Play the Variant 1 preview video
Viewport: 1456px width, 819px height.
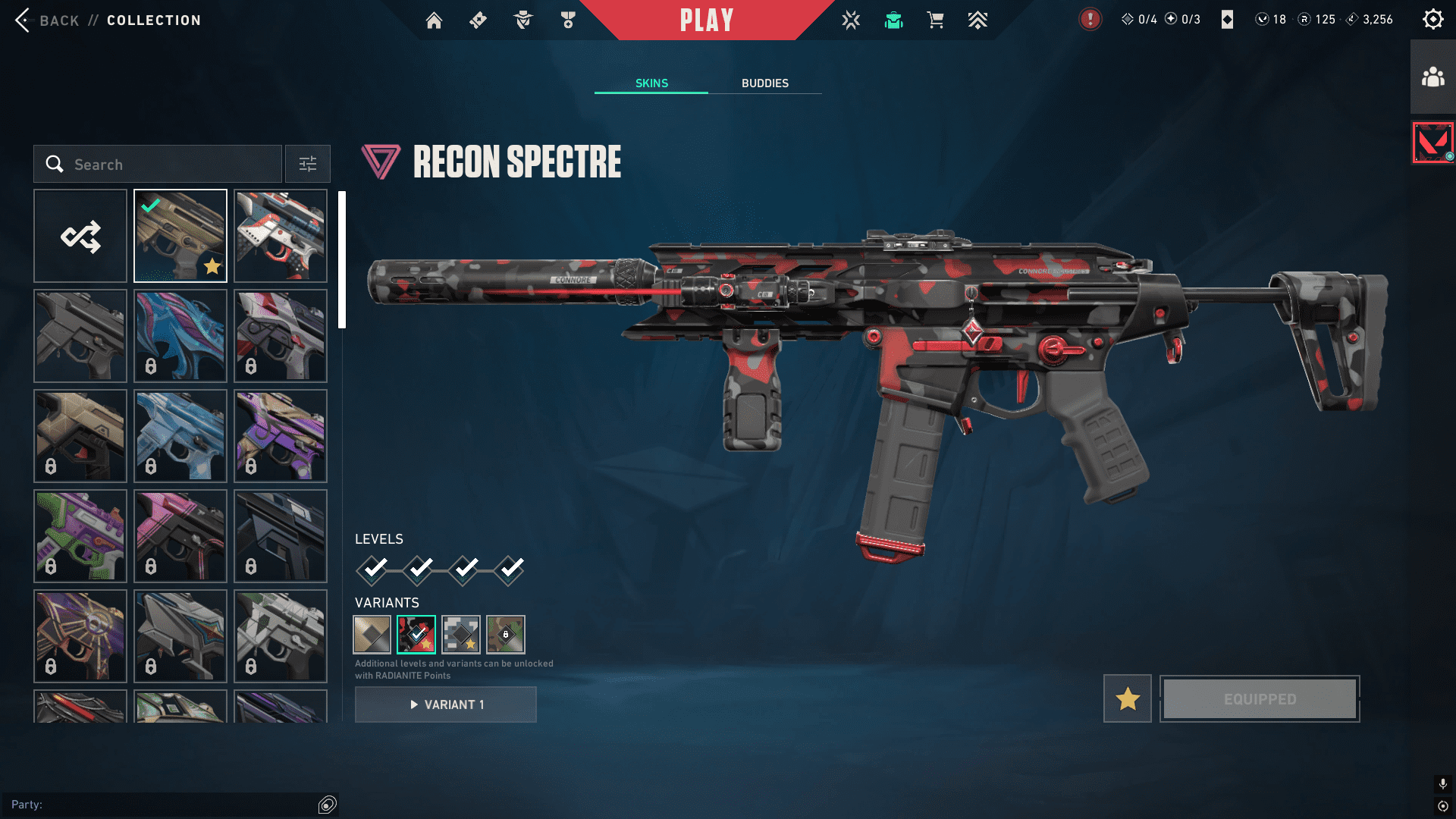[446, 704]
